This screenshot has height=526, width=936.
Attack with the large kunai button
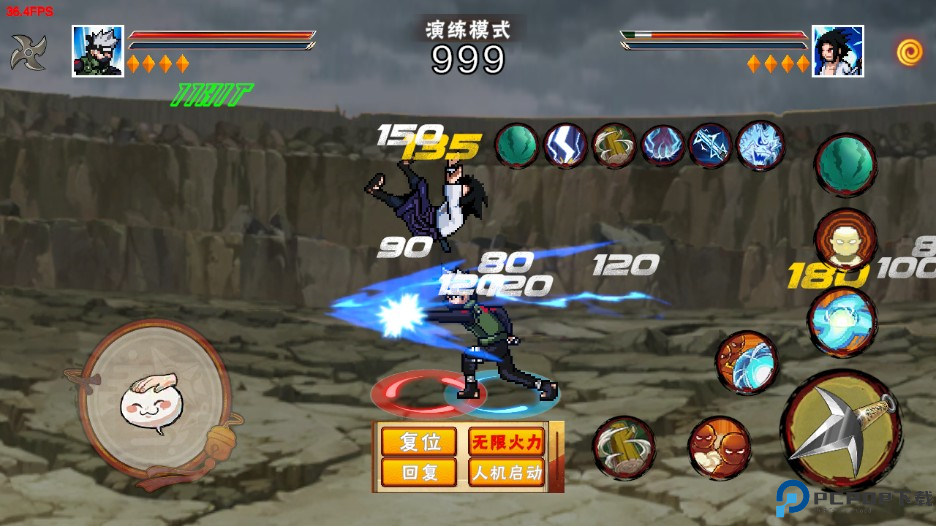pyautogui.click(x=840, y=430)
